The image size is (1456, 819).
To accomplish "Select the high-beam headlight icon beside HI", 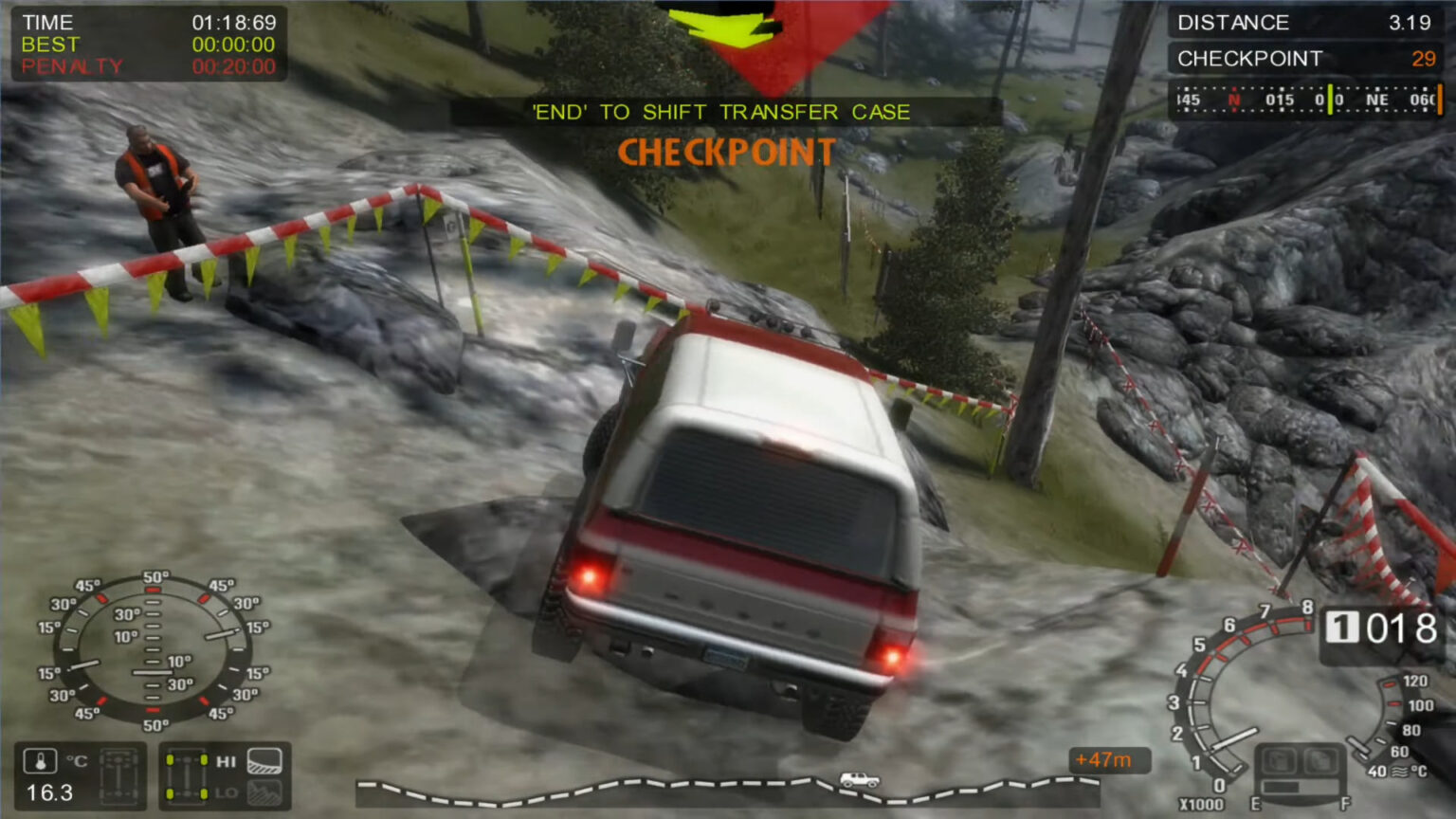I will (264, 760).
